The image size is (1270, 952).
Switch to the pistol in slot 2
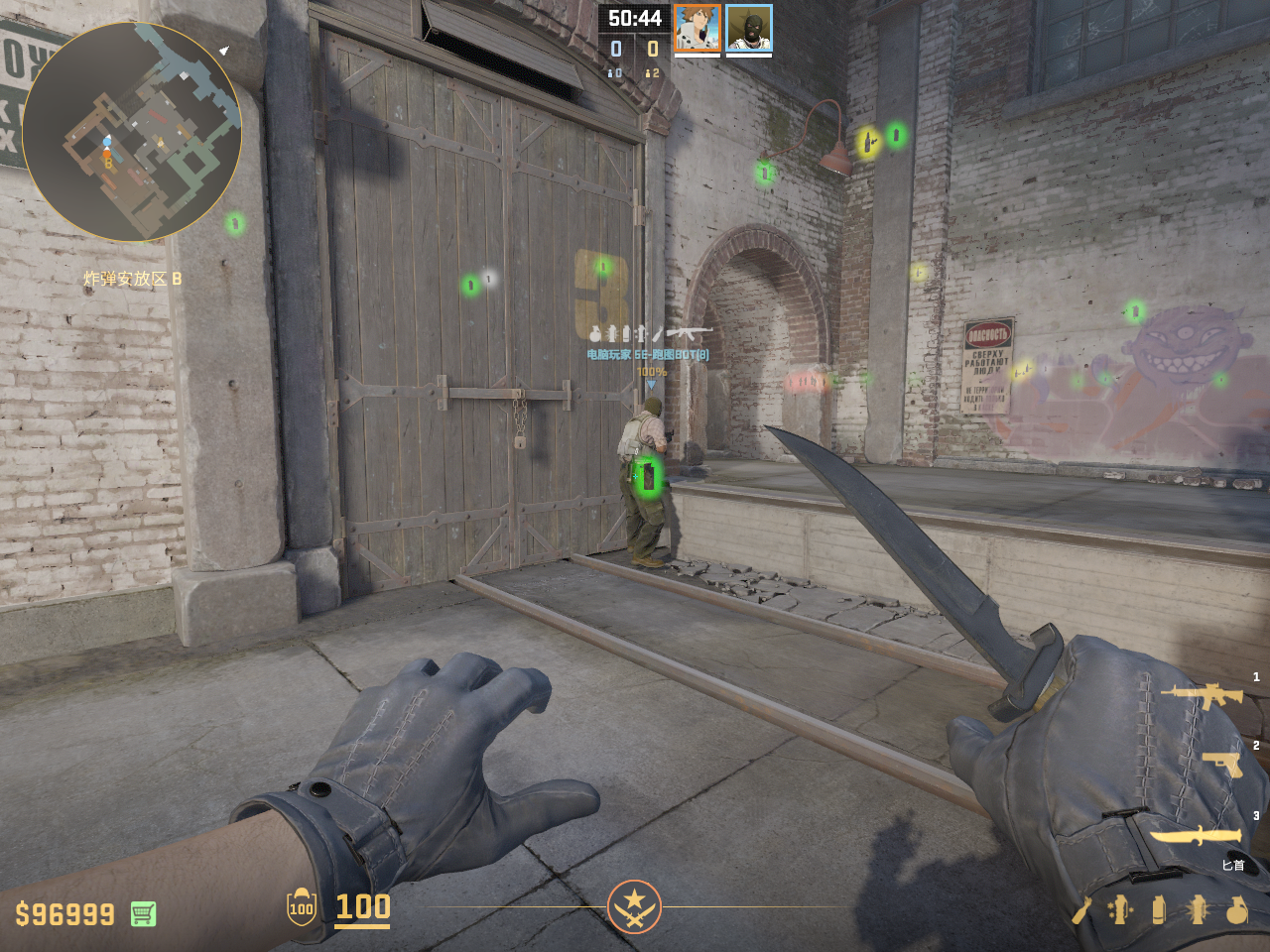click(1221, 764)
